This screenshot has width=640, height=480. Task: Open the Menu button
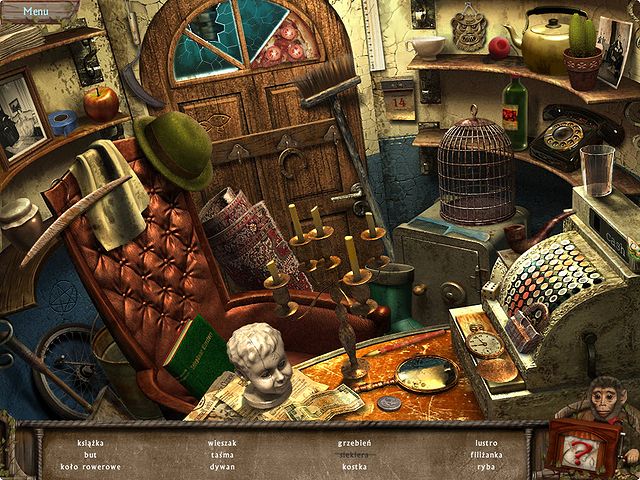tap(36, 11)
